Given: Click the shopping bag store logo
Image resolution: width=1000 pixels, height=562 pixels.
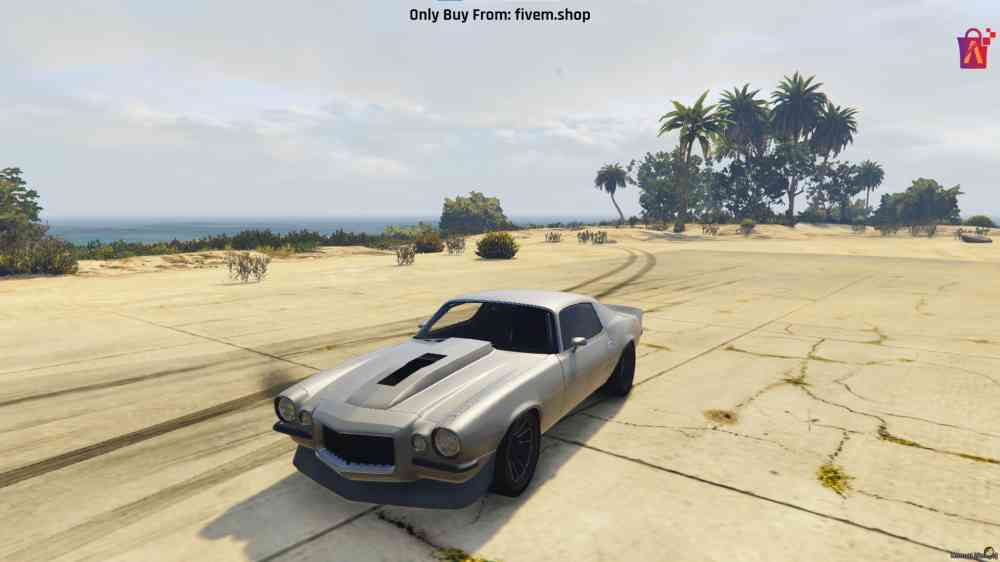Looking at the screenshot, I should [x=973, y=48].
